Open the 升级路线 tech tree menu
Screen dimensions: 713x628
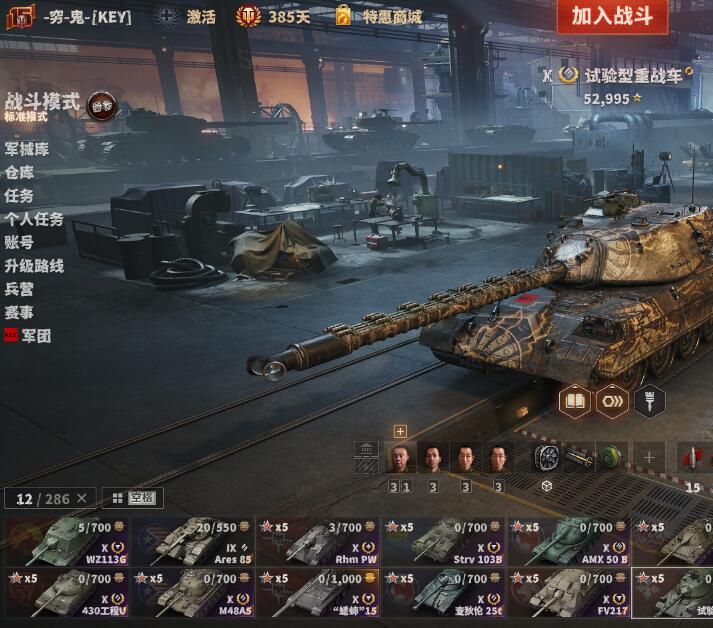click(x=34, y=266)
